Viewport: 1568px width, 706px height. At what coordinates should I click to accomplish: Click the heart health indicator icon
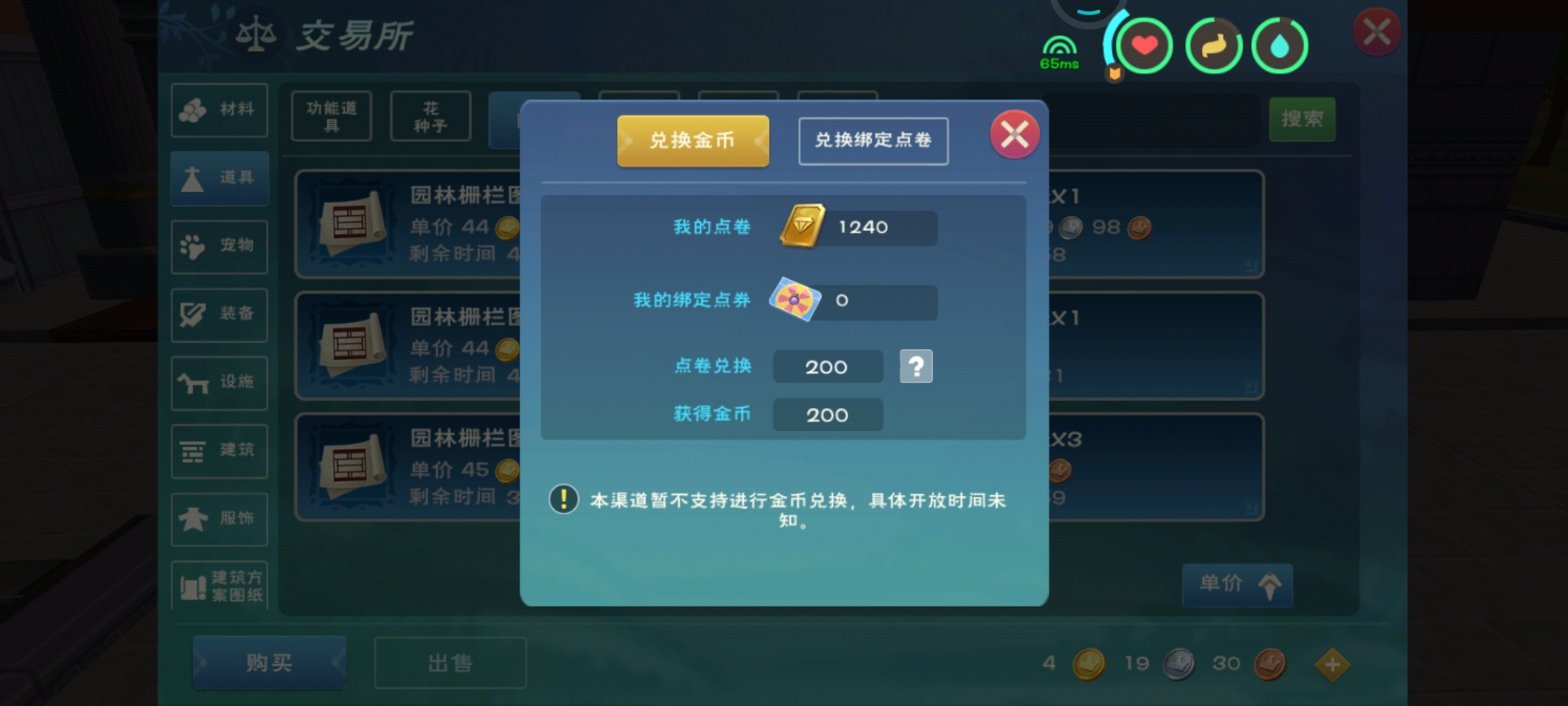[1145, 44]
